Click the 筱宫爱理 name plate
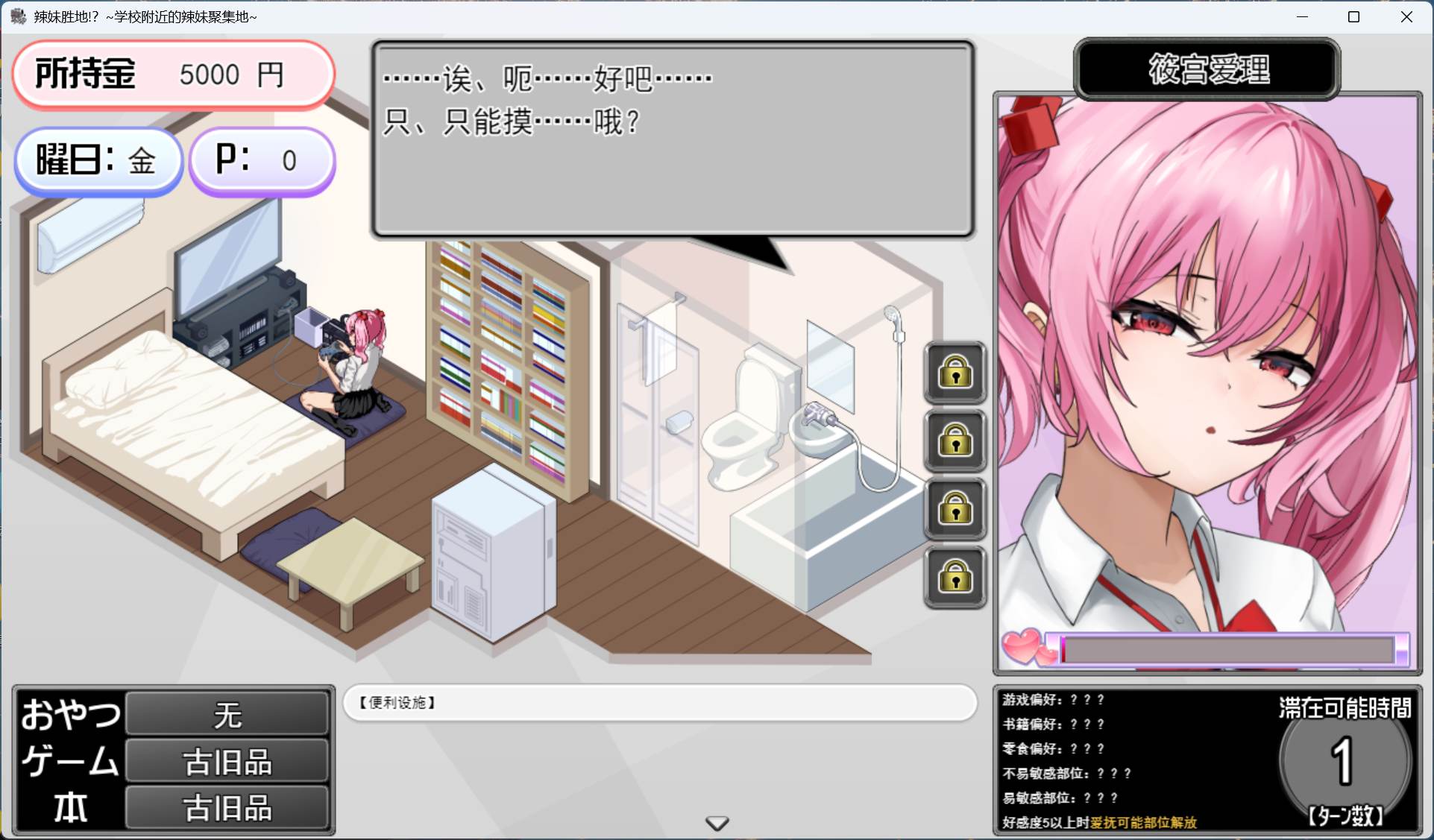1434x840 pixels. [1205, 69]
